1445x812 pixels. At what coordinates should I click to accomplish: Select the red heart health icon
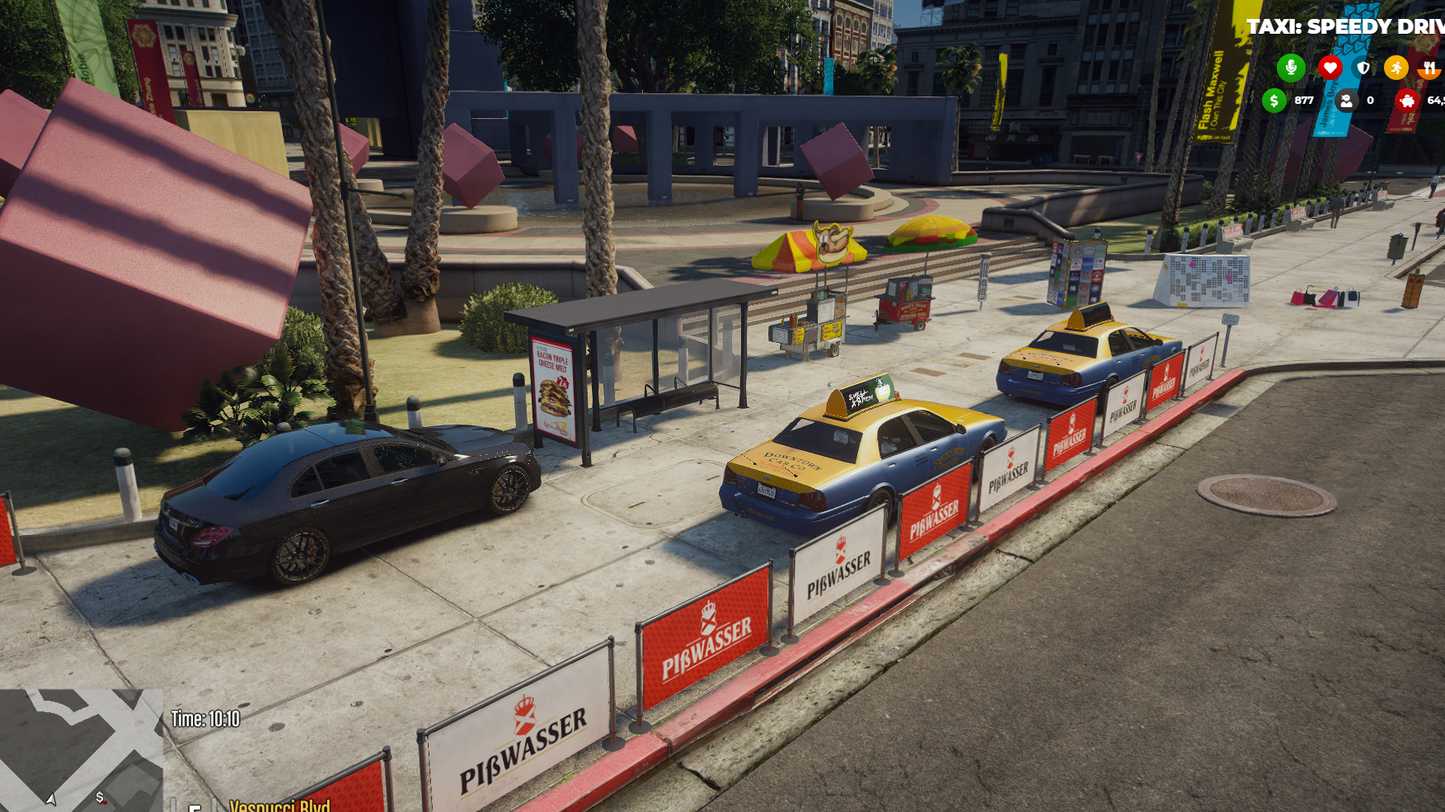[x=1329, y=67]
